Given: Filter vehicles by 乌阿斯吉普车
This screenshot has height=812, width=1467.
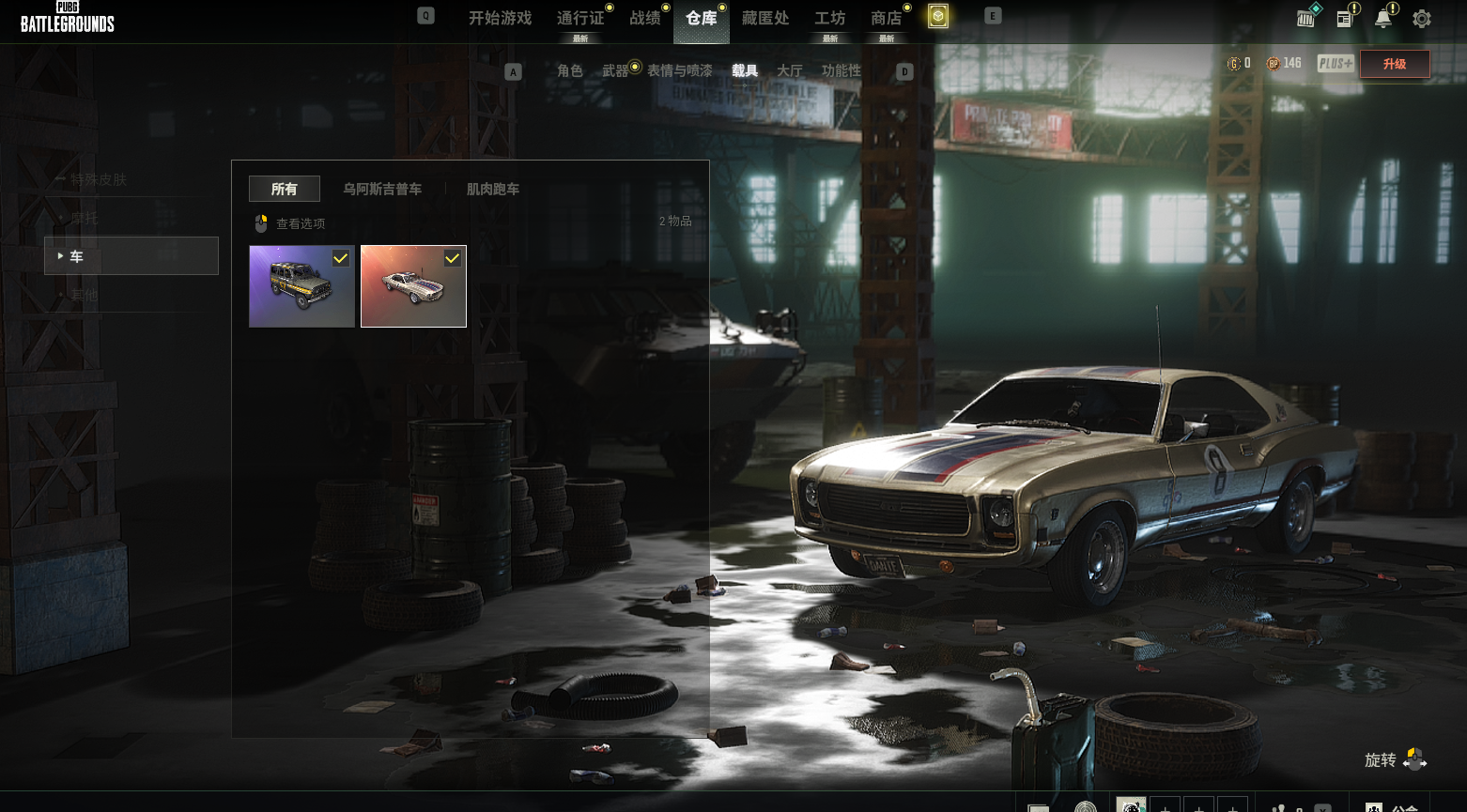Looking at the screenshot, I should (x=382, y=190).
